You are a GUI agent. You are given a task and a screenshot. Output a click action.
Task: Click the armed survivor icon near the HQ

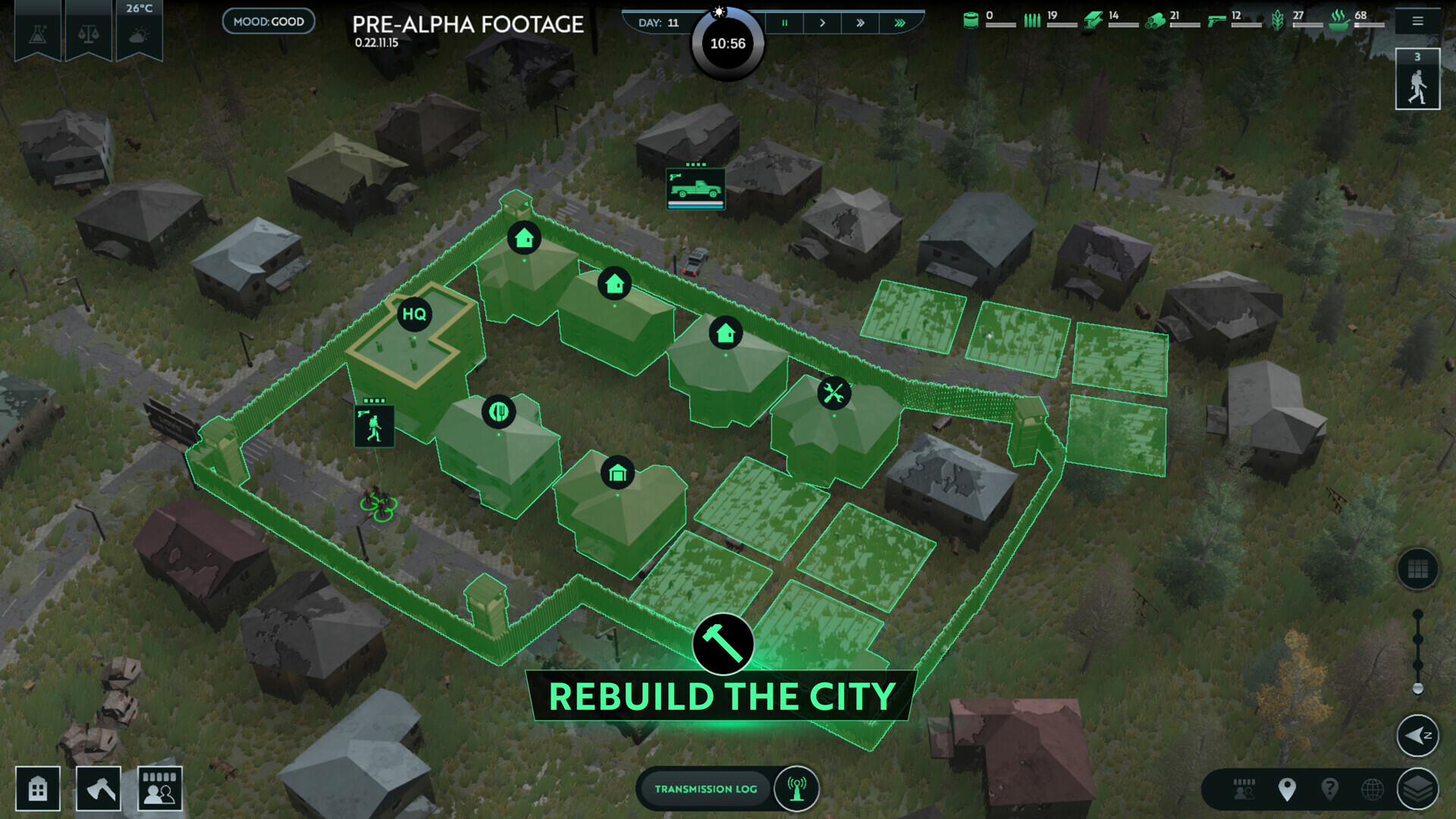click(x=374, y=425)
